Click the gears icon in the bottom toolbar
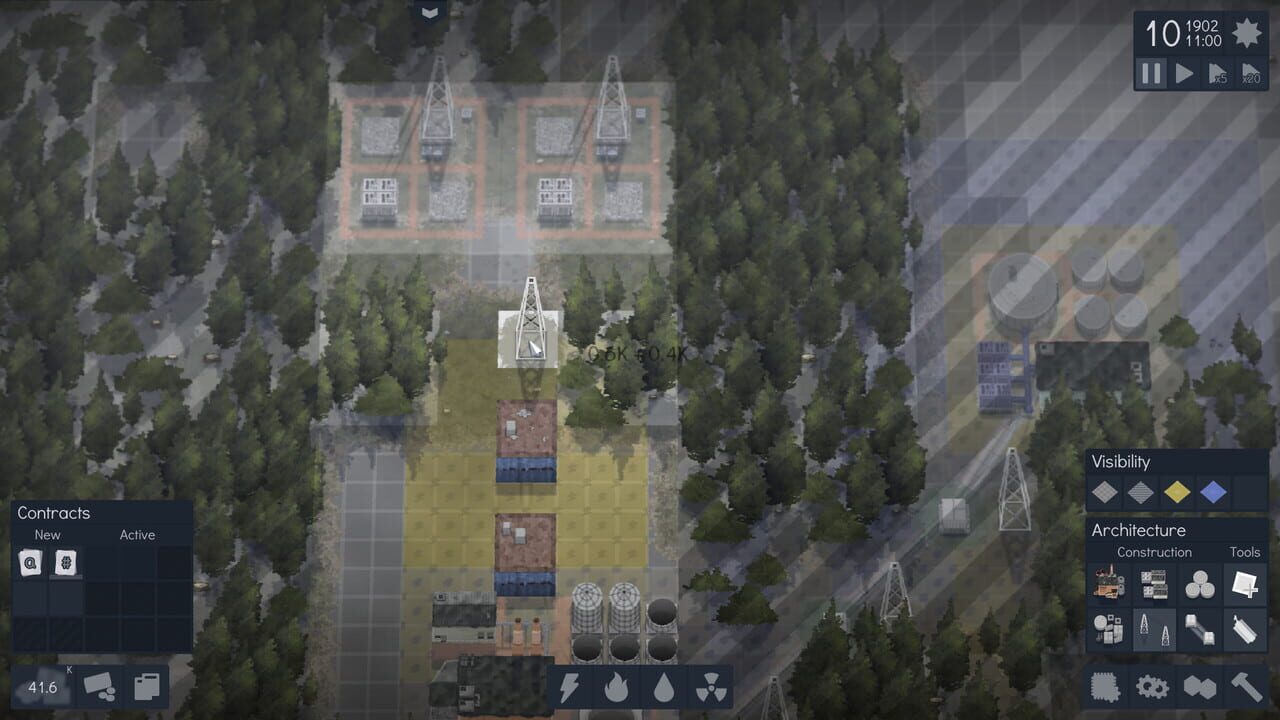Screen dimensions: 1280x720 [x=1152, y=688]
